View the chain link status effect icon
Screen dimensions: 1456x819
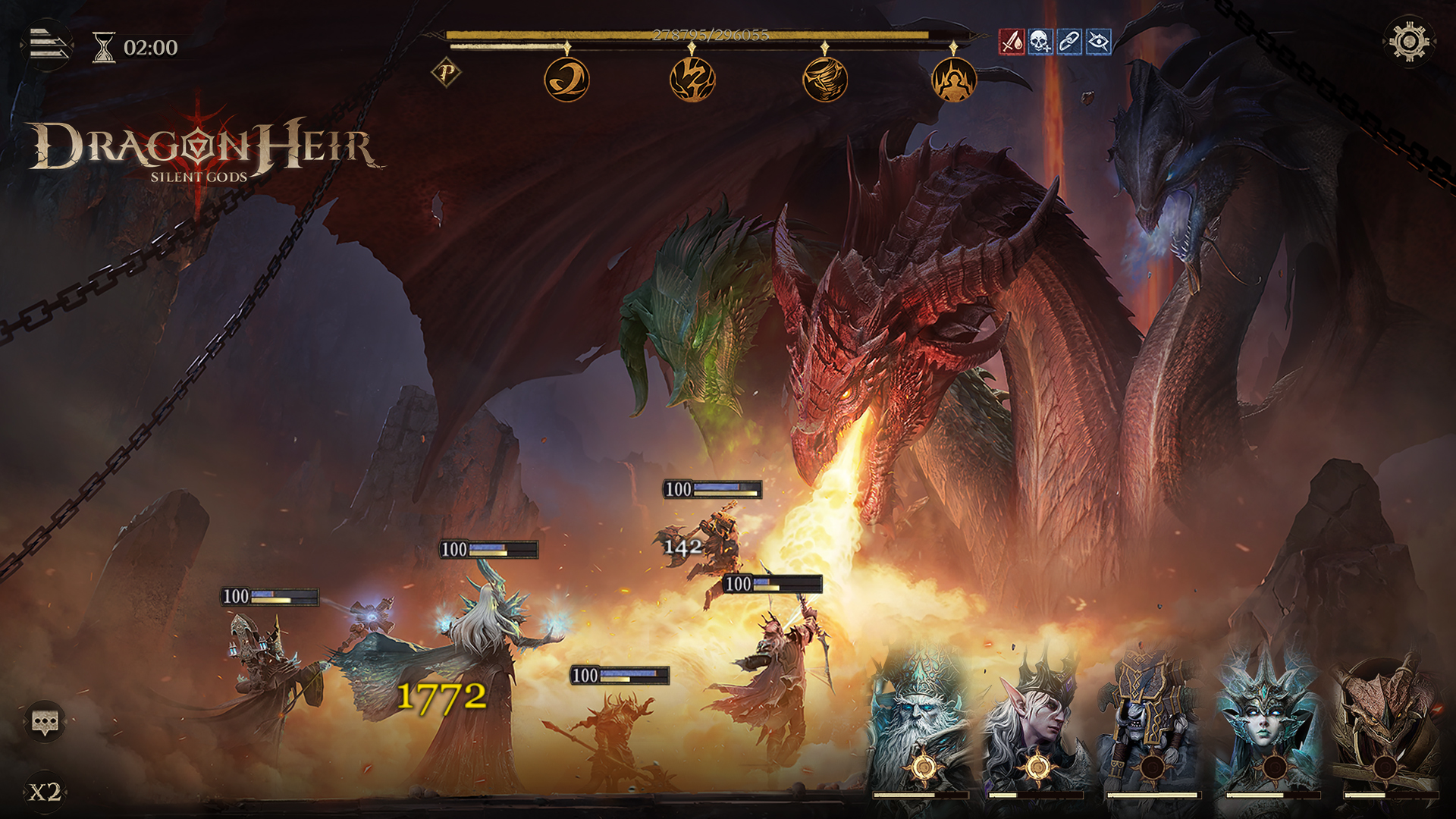[1069, 42]
